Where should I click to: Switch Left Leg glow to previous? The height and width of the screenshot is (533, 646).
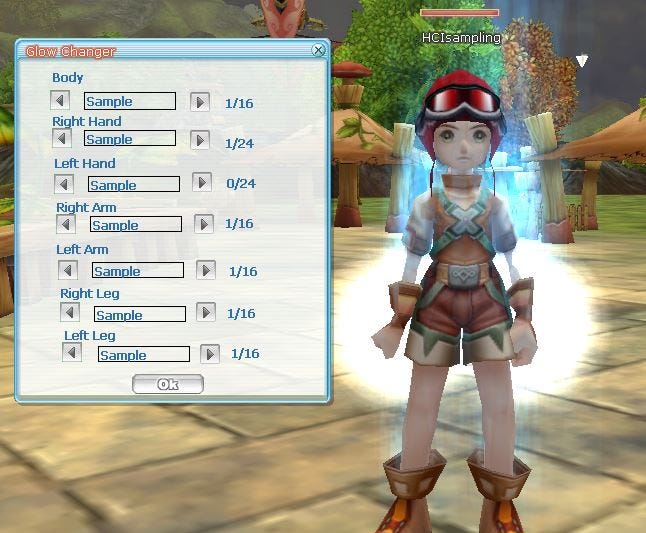(x=72, y=353)
